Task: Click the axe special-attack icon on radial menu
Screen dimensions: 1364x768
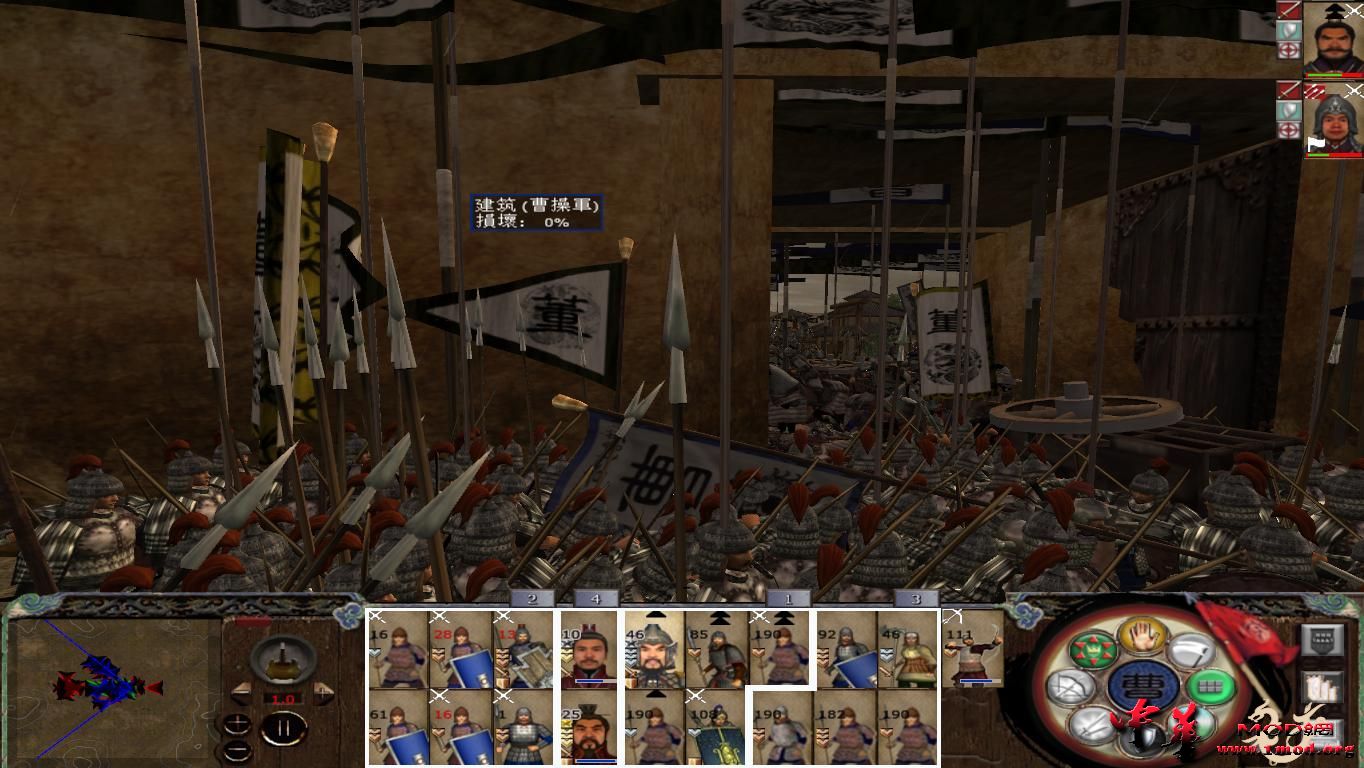Action: click(x=1192, y=649)
